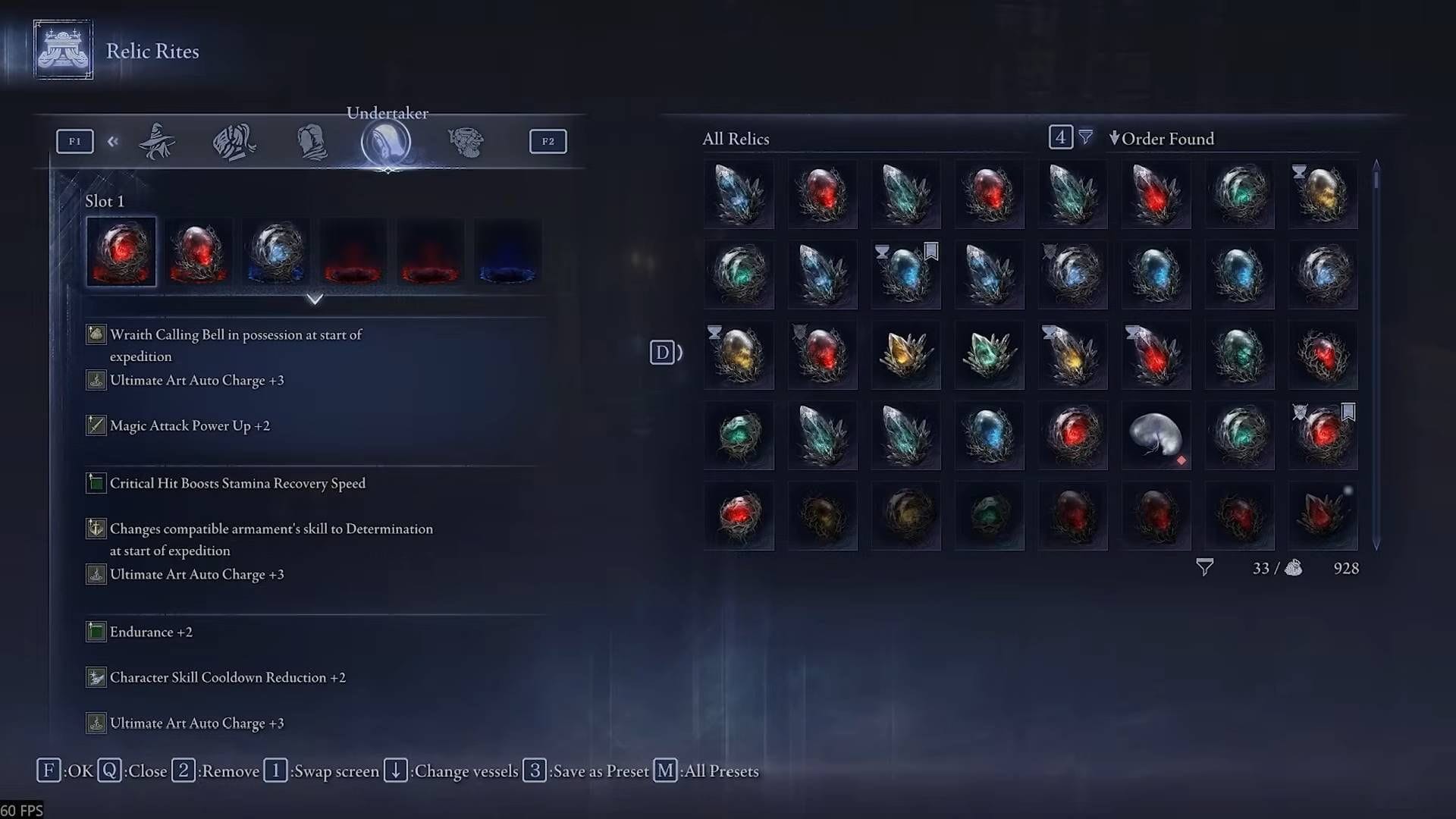
Task: Click the bookmarked blue relic in row two
Action: pos(906,275)
